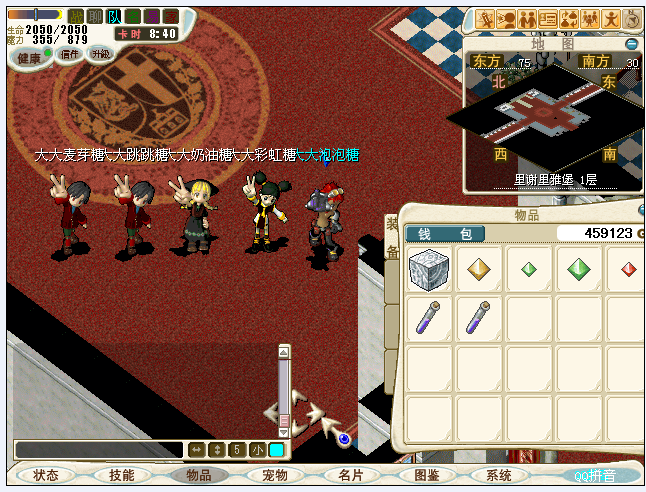Open the 名片 name card menu
Screen dimensions: 646x492
(350, 476)
